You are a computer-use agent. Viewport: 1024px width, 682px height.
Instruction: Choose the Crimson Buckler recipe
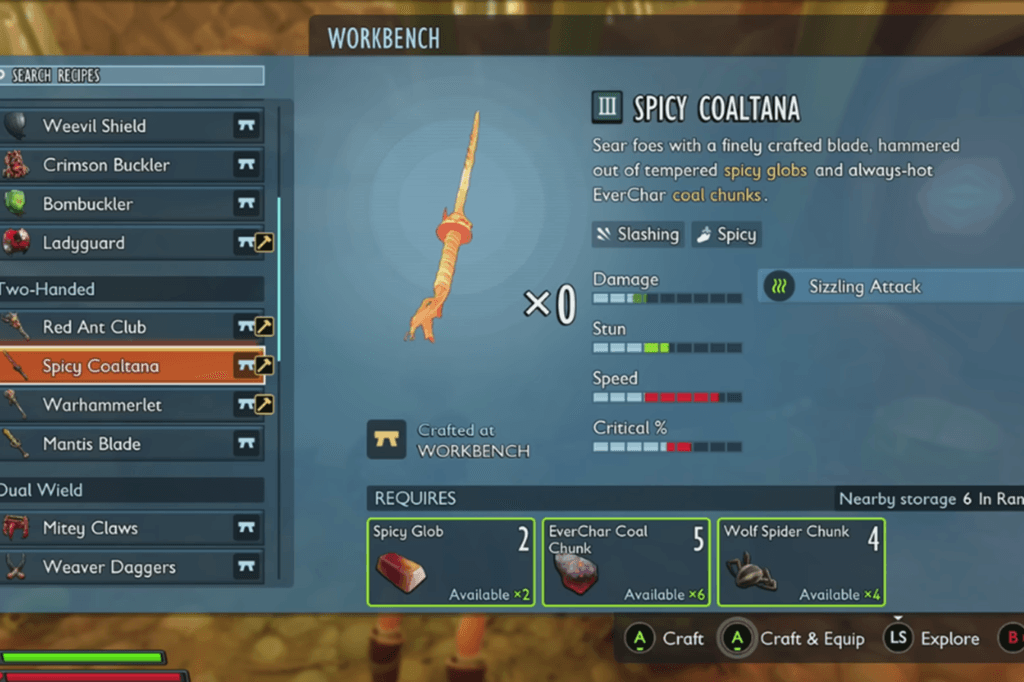[x=132, y=165]
